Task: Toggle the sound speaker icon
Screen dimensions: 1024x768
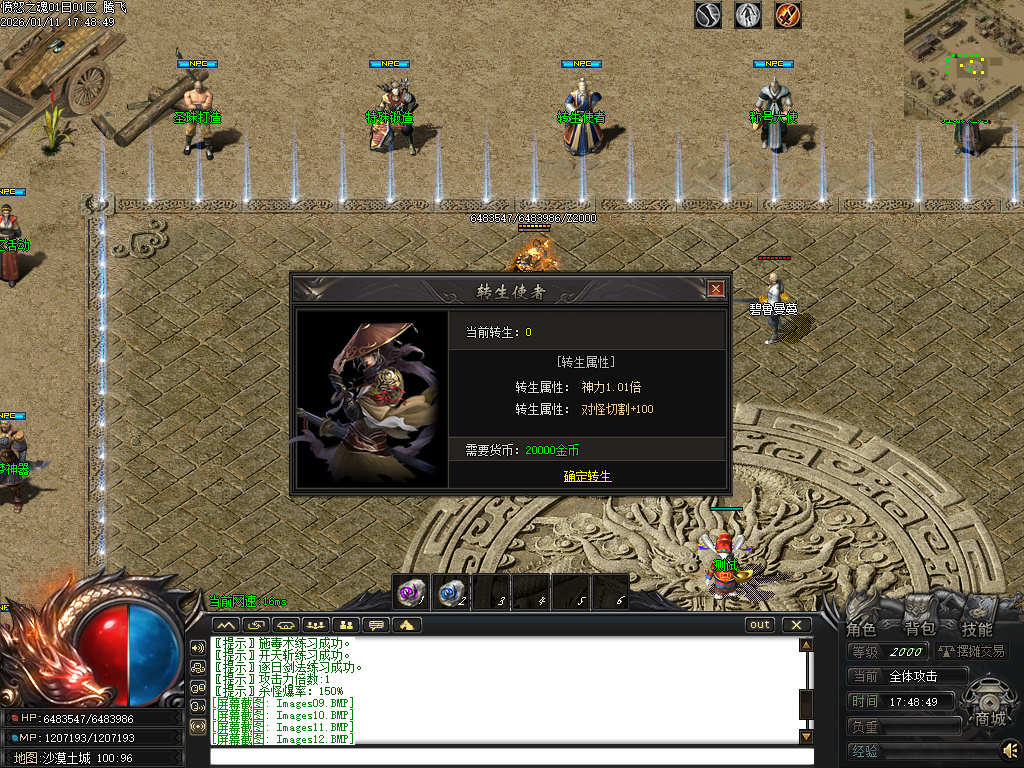Action: pyautogui.click(x=1011, y=748)
